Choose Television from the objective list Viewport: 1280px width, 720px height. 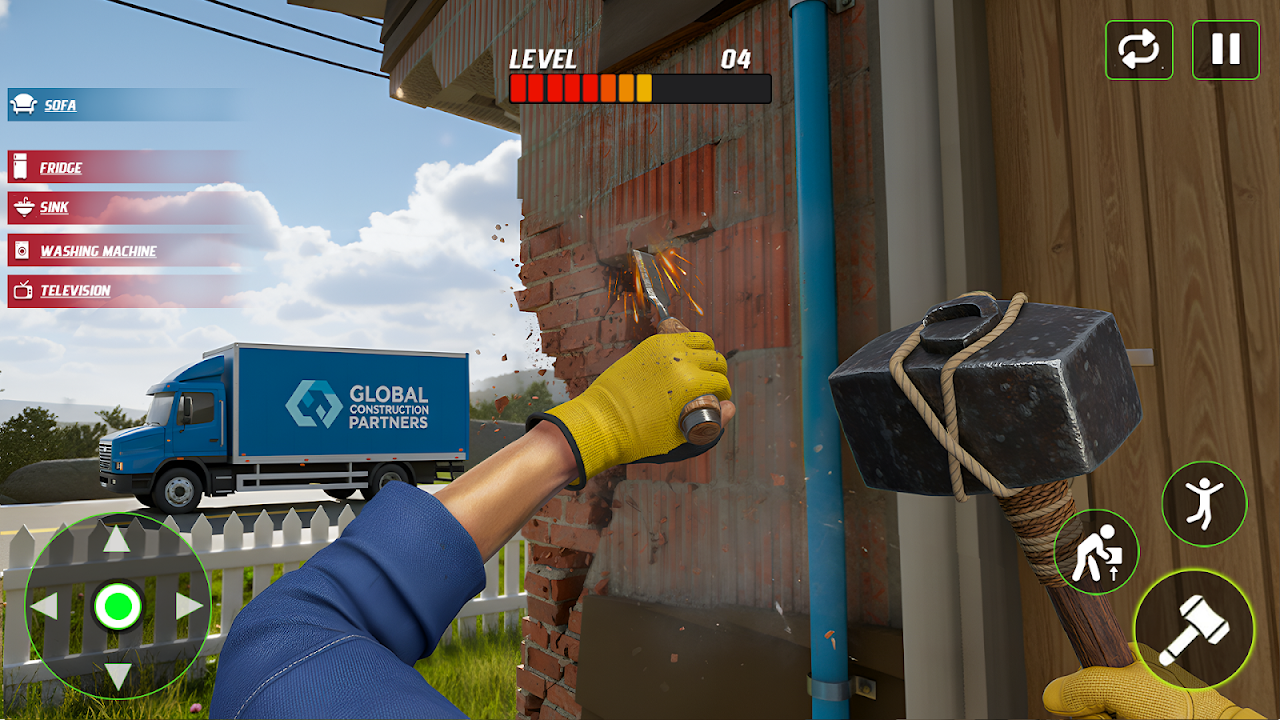tap(75, 291)
